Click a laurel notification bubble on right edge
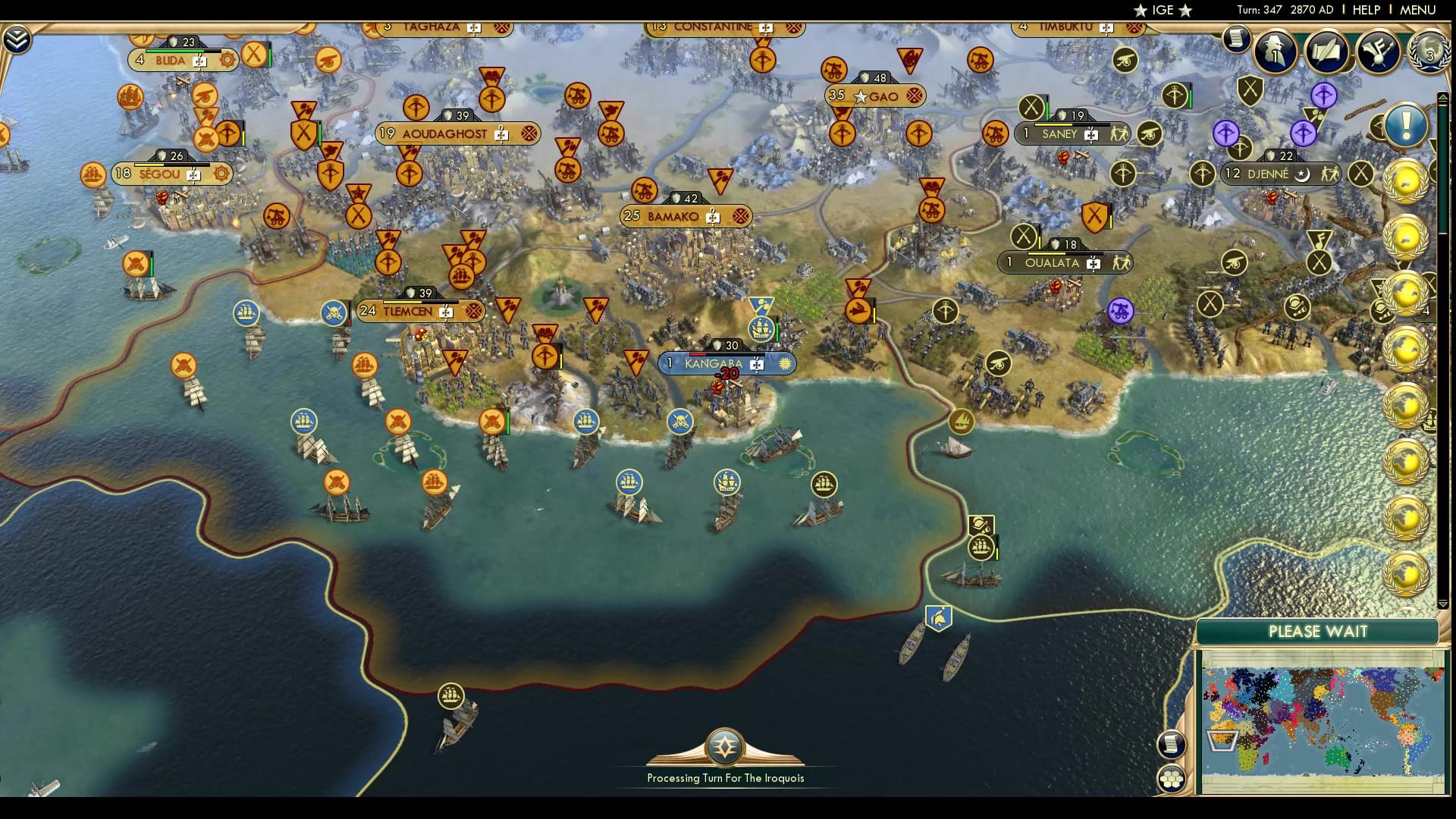This screenshot has height=819, width=1456. coord(1407,182)
